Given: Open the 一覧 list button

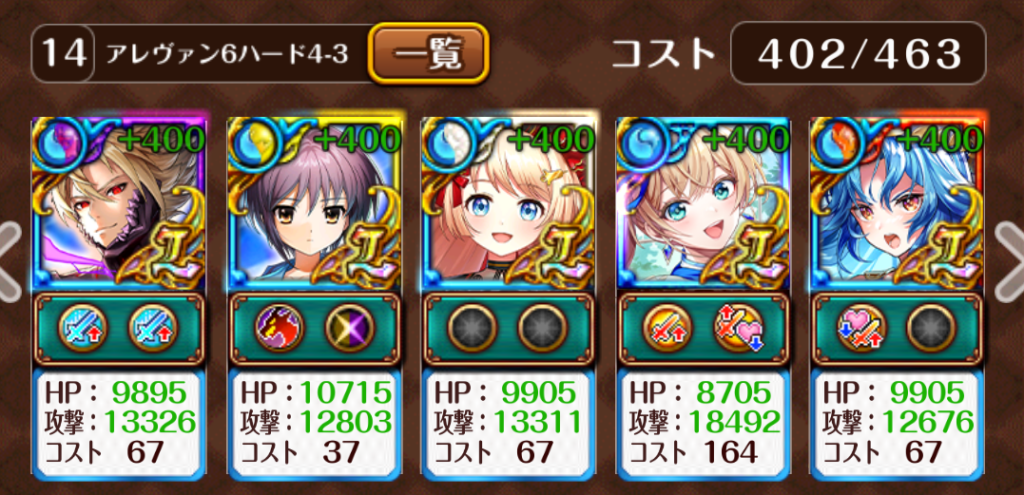Looking at the screenshot, I should click(428, 53).
